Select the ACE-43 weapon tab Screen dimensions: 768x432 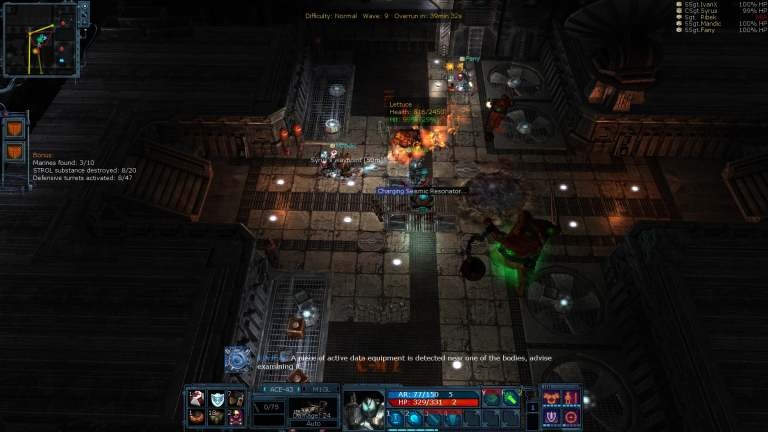click(282, 389)
